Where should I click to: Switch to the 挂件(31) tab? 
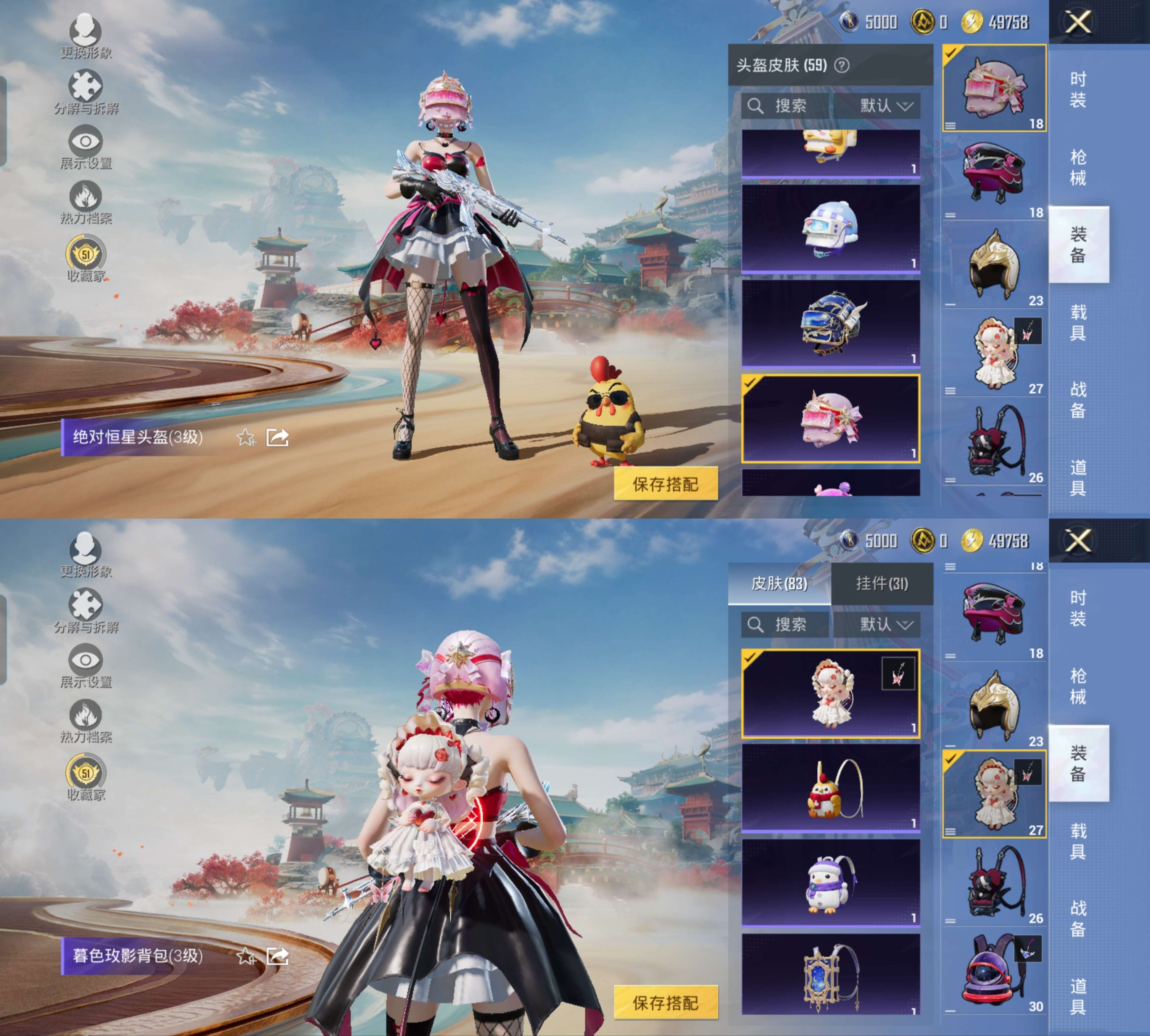coord(881,584)
